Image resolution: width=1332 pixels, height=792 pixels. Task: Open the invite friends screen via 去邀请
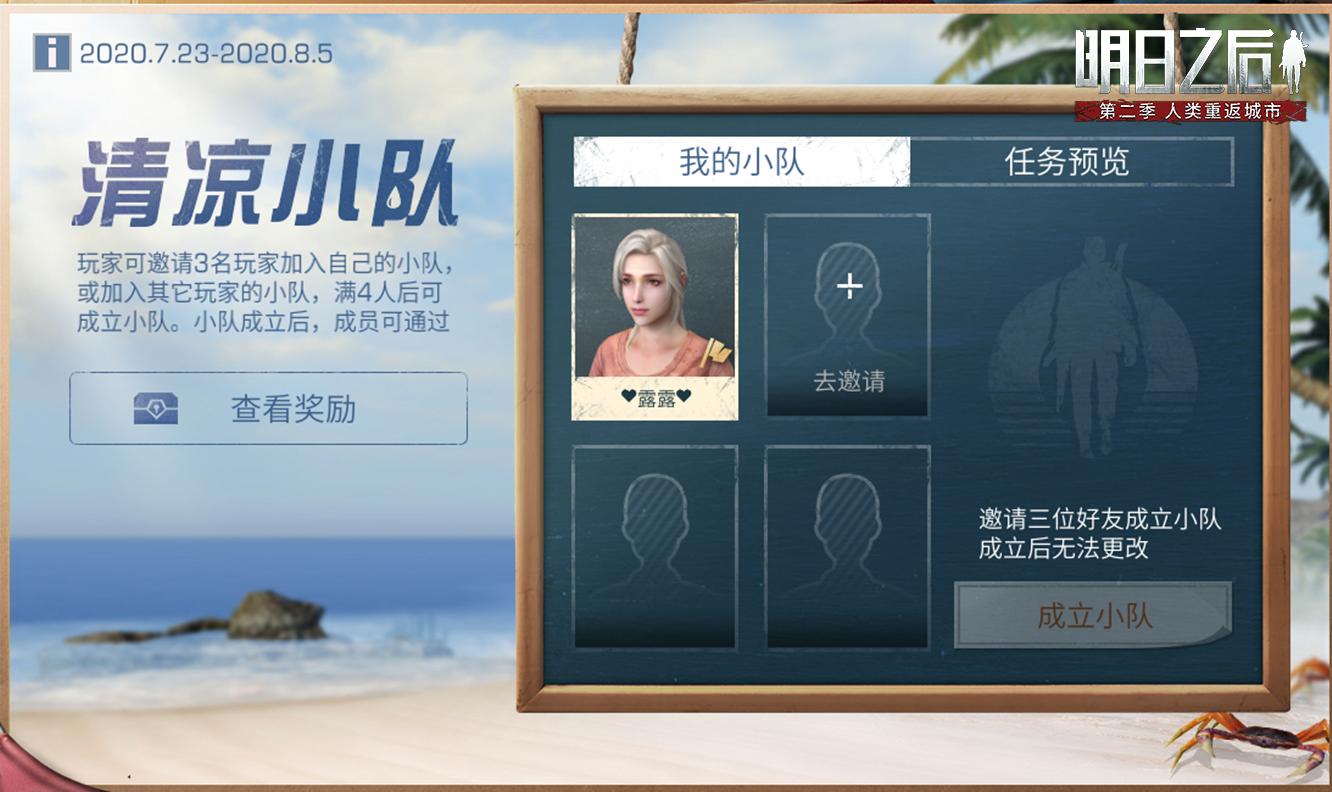coord(848,378)
